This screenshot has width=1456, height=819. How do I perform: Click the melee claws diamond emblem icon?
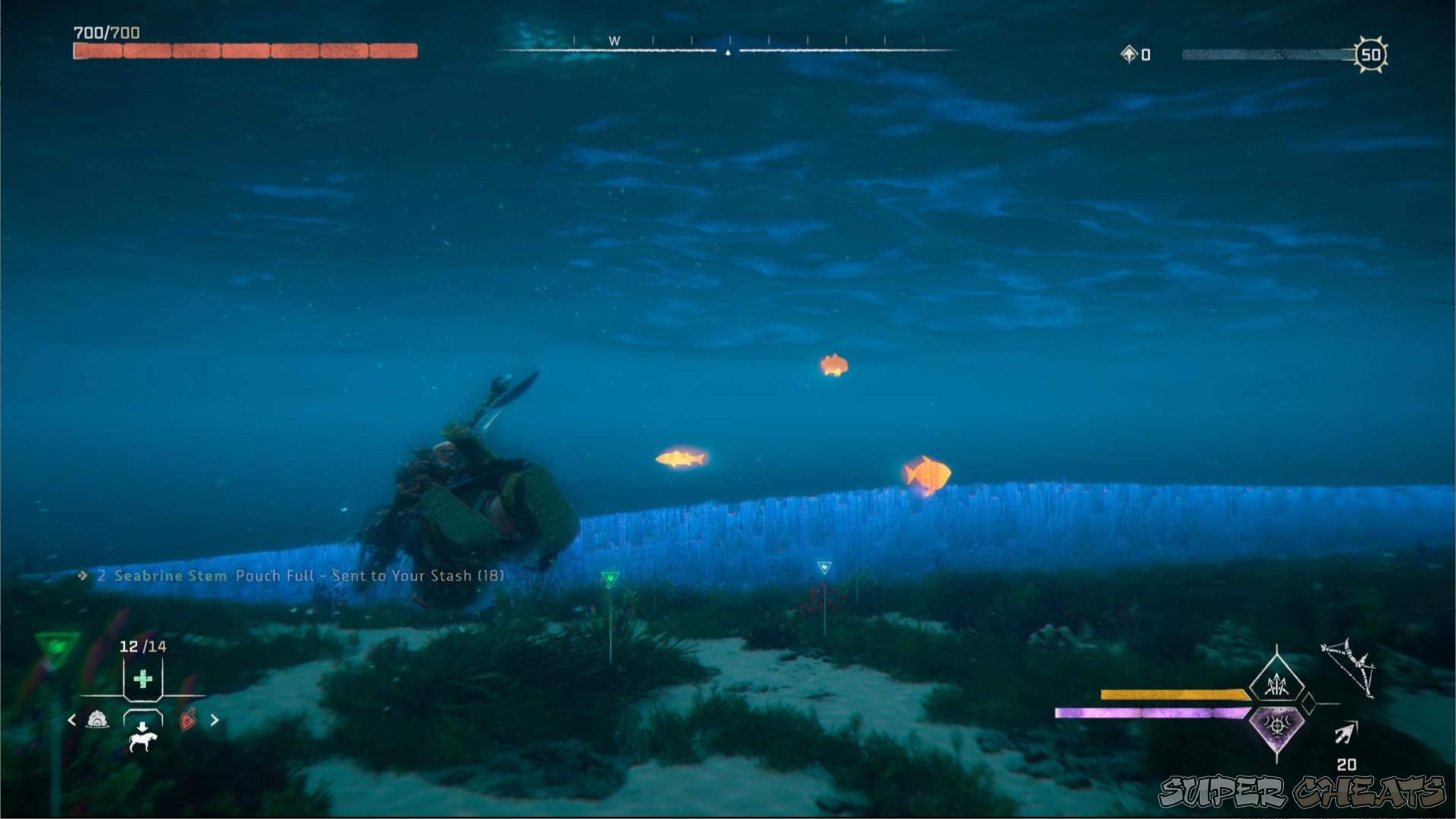click(x=1276, y=683)
